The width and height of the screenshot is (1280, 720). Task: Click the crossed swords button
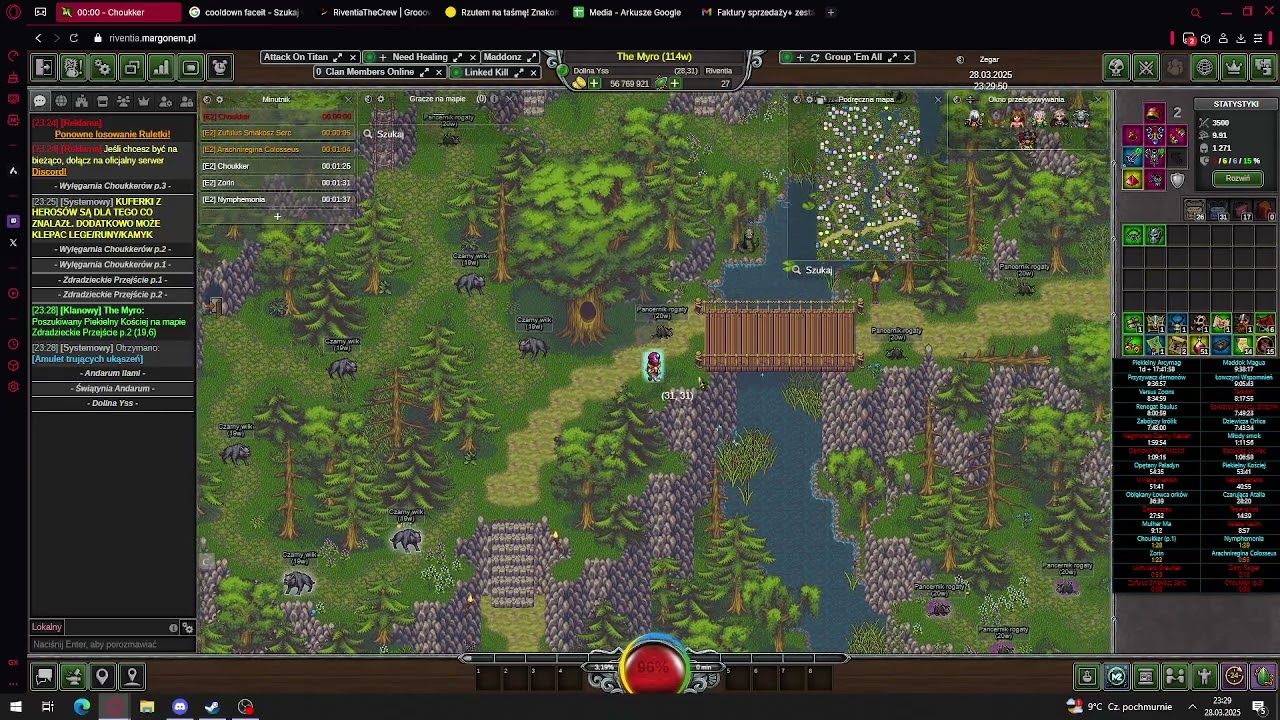point(1146,67)
